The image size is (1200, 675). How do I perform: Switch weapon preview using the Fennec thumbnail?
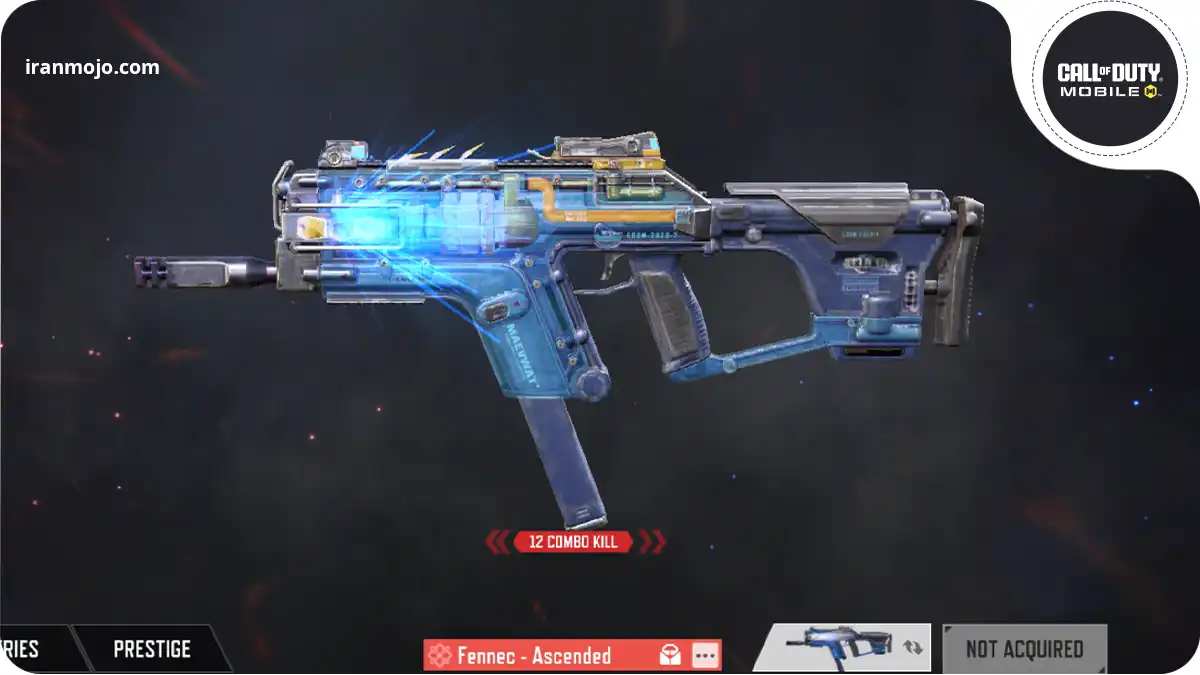coord(841,647)
